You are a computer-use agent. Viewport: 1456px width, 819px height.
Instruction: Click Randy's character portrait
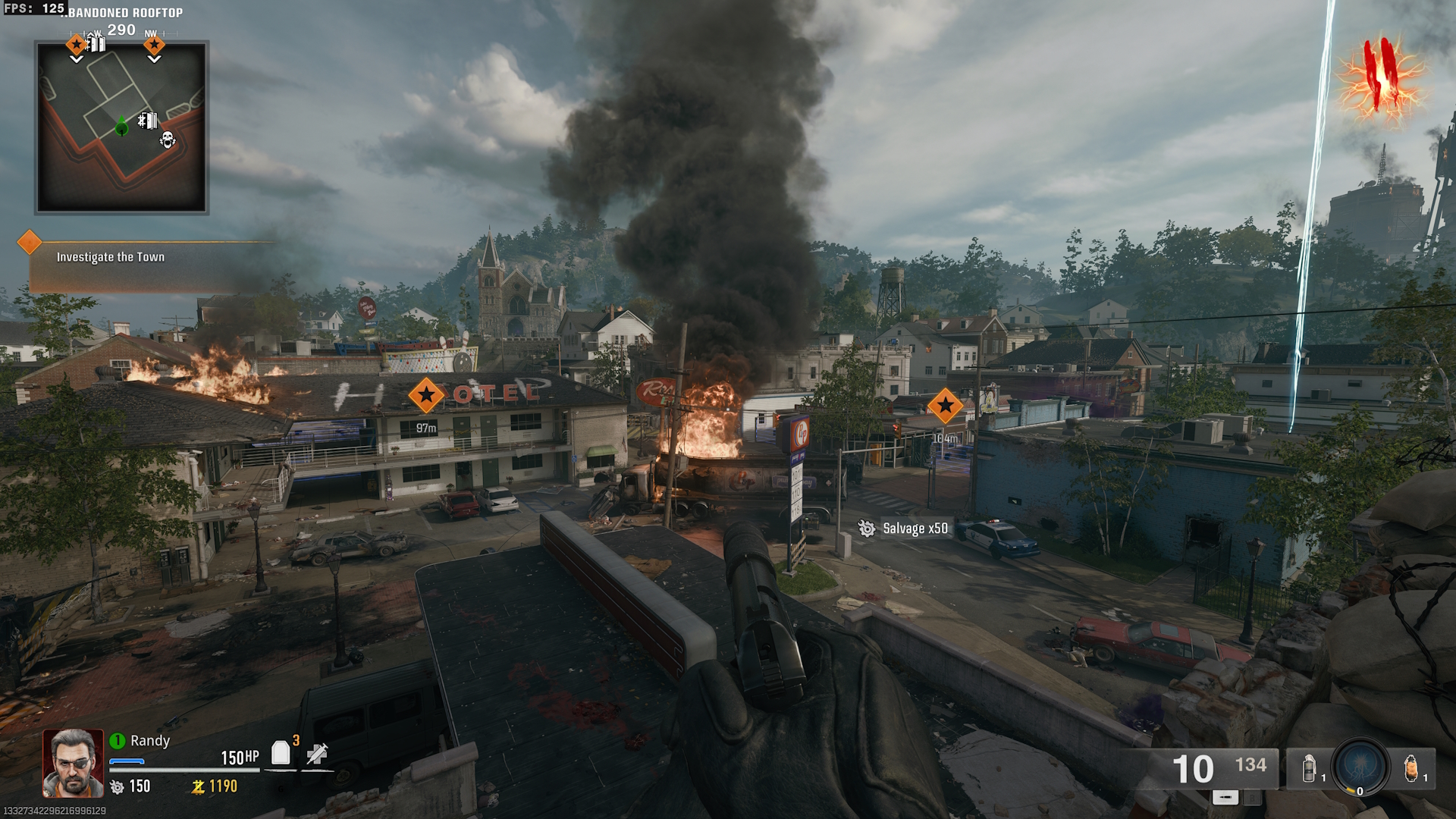[73, 763]
